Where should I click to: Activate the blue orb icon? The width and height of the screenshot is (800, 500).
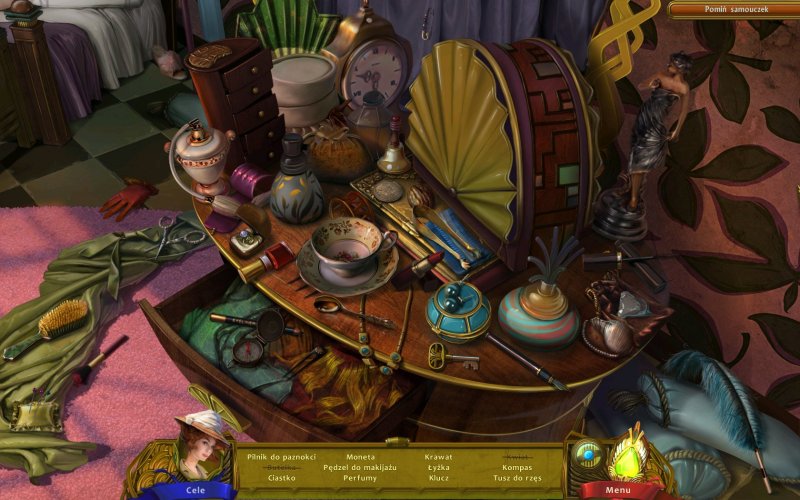588,454
